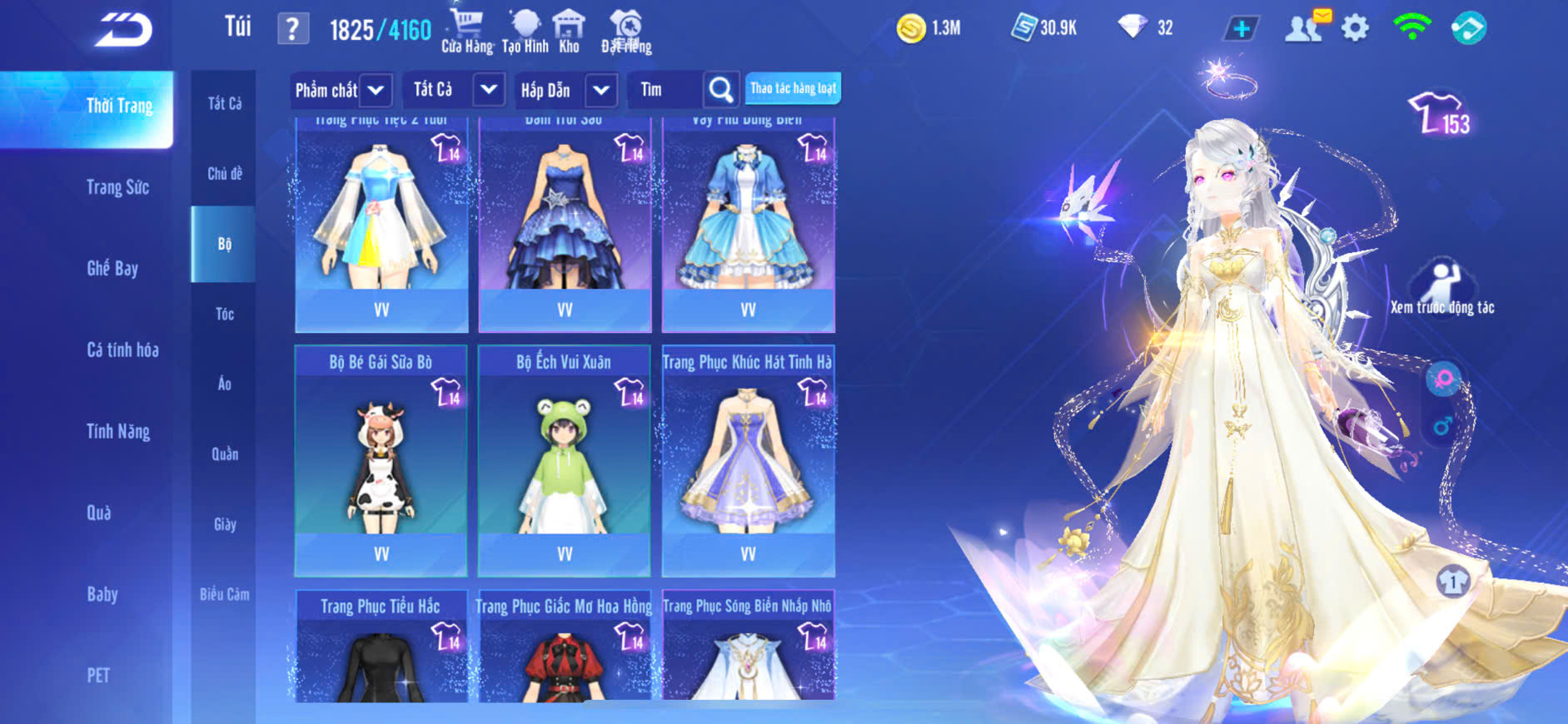
Task: Click the magnifying glass search button
Action: pos(720,90)
